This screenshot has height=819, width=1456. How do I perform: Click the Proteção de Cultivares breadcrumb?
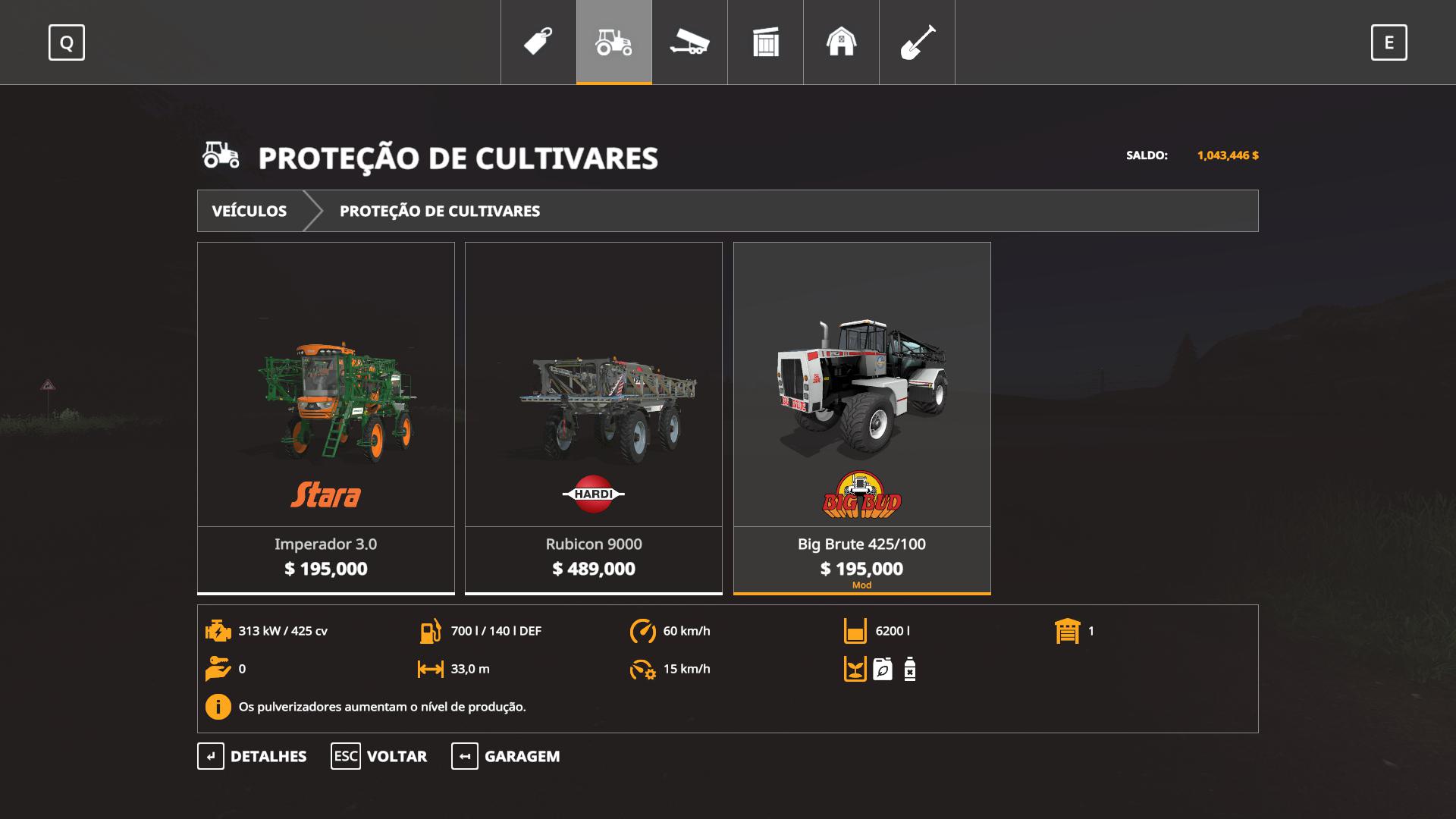tap(440, 211)
